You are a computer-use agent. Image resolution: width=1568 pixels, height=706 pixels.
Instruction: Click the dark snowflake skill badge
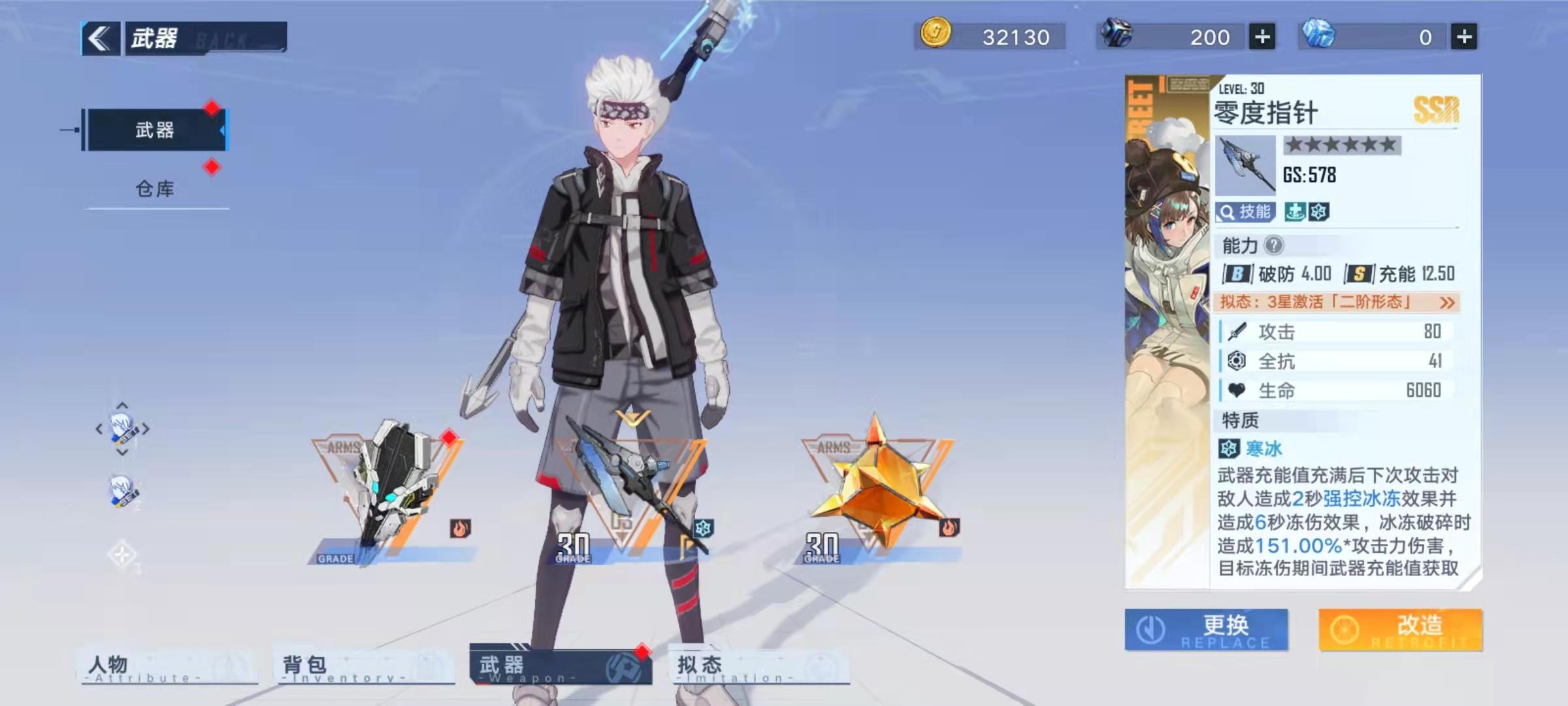tap(1318, 210)
